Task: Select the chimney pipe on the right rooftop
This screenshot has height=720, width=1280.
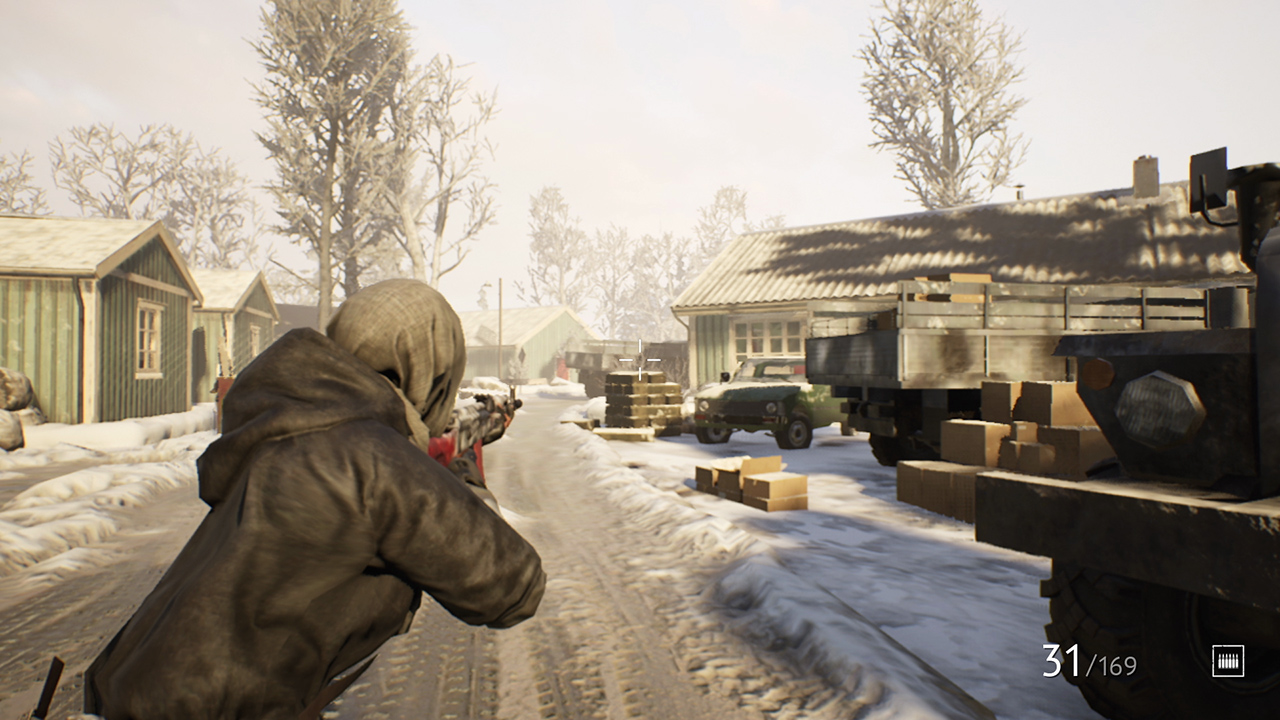Action: tap(1019, 193)
